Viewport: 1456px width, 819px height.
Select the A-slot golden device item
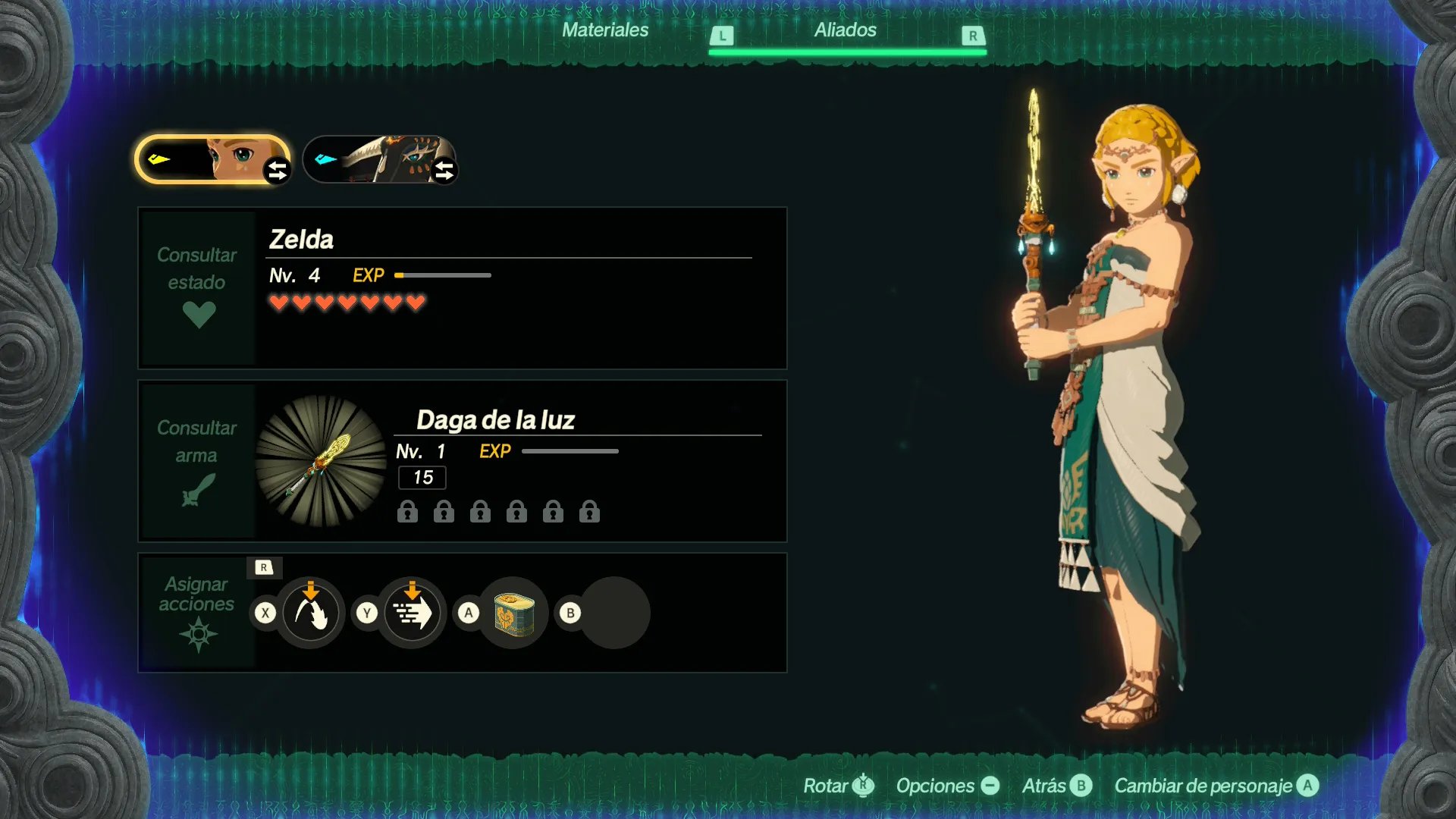click(x=514, y=613)
